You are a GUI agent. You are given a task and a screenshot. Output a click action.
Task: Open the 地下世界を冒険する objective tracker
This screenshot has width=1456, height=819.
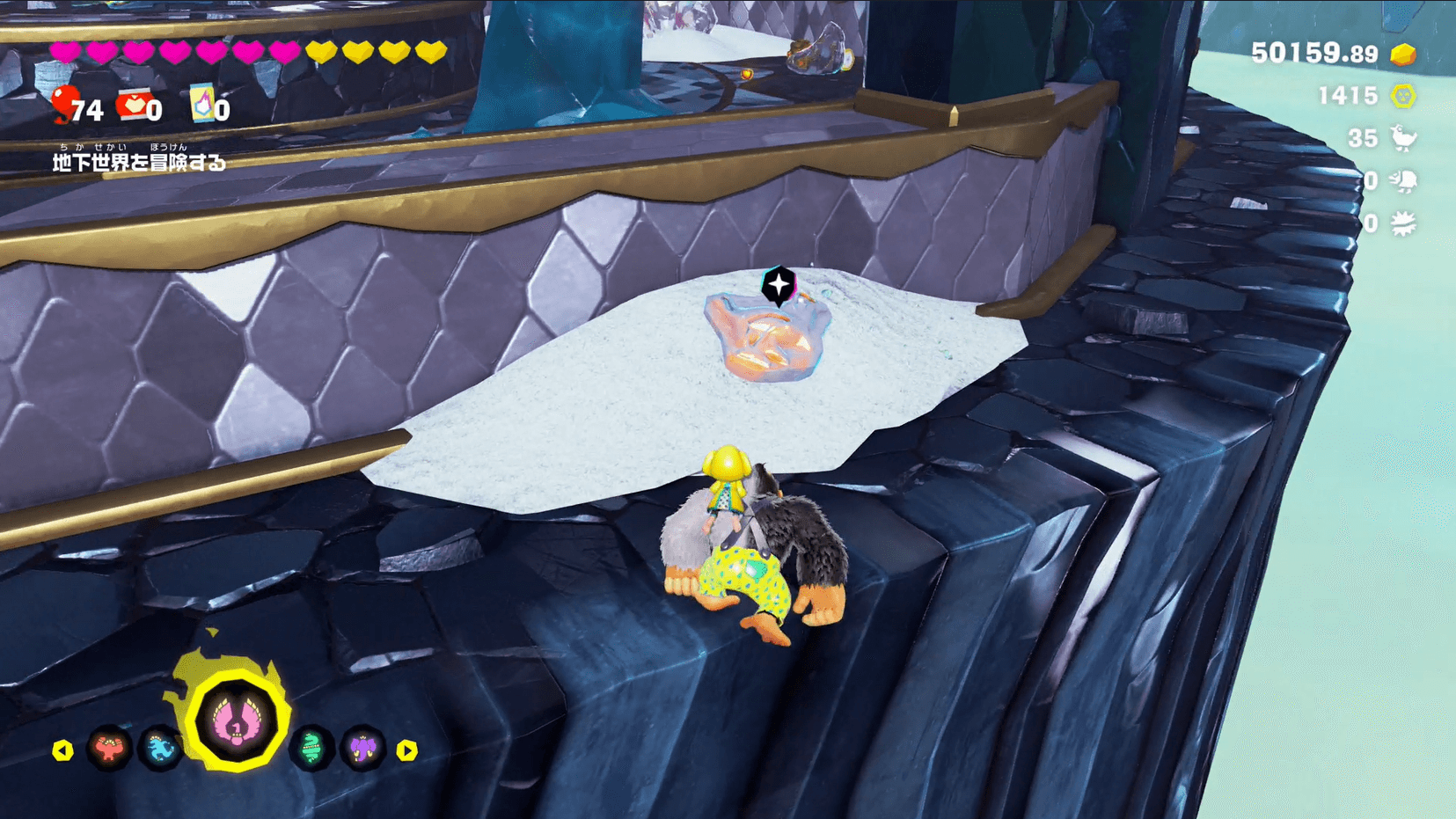(x=139, y=162)
